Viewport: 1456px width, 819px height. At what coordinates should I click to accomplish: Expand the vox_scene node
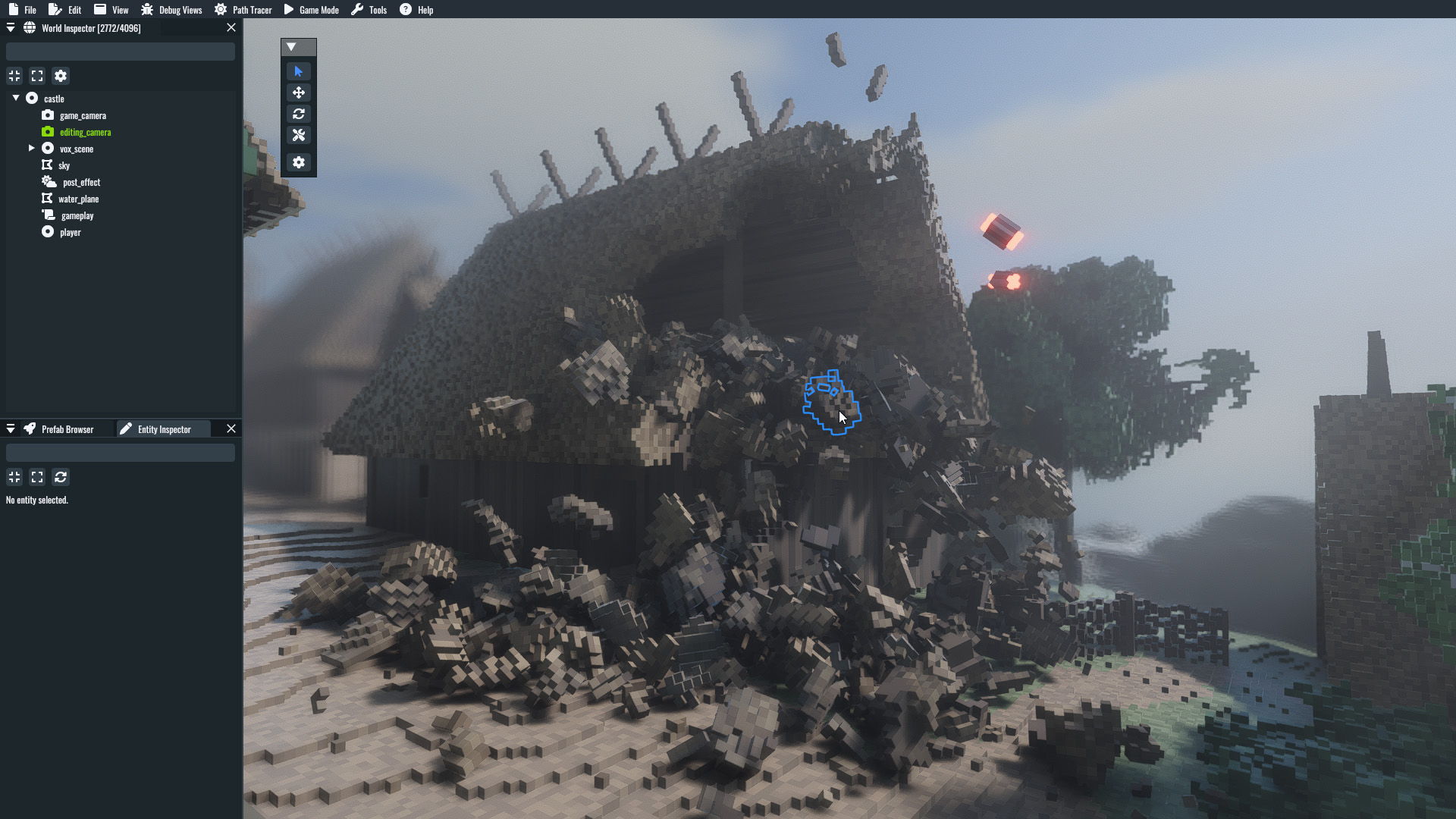pyautogui.click(x=32, y=148)
